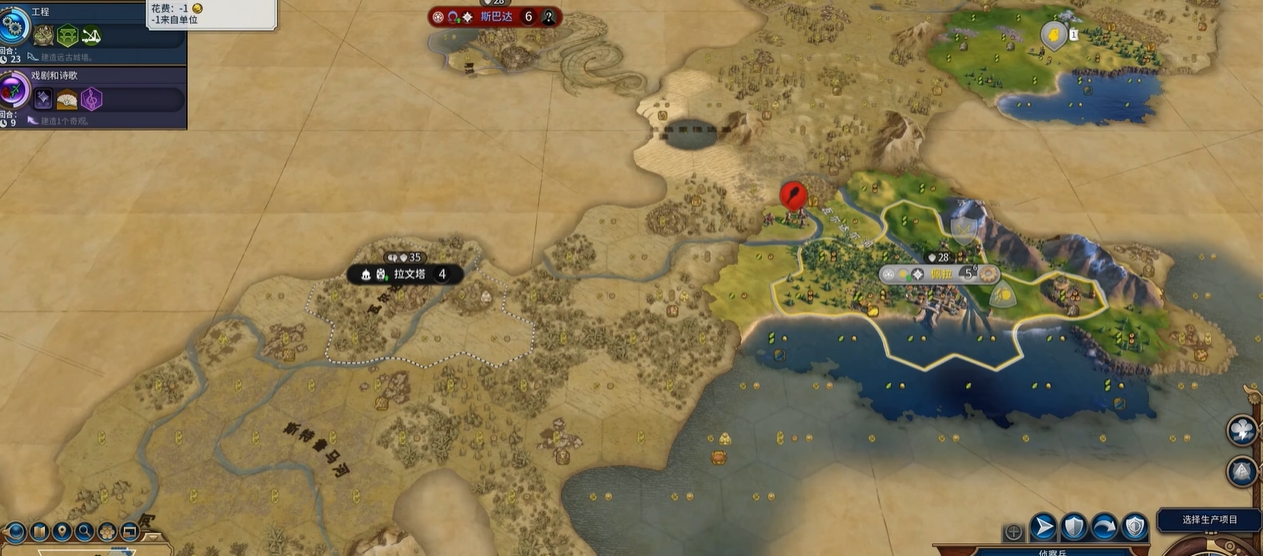Screen dimensions: 1263x556
Task: Click the red map pin marker
Action: coord(792,194)
